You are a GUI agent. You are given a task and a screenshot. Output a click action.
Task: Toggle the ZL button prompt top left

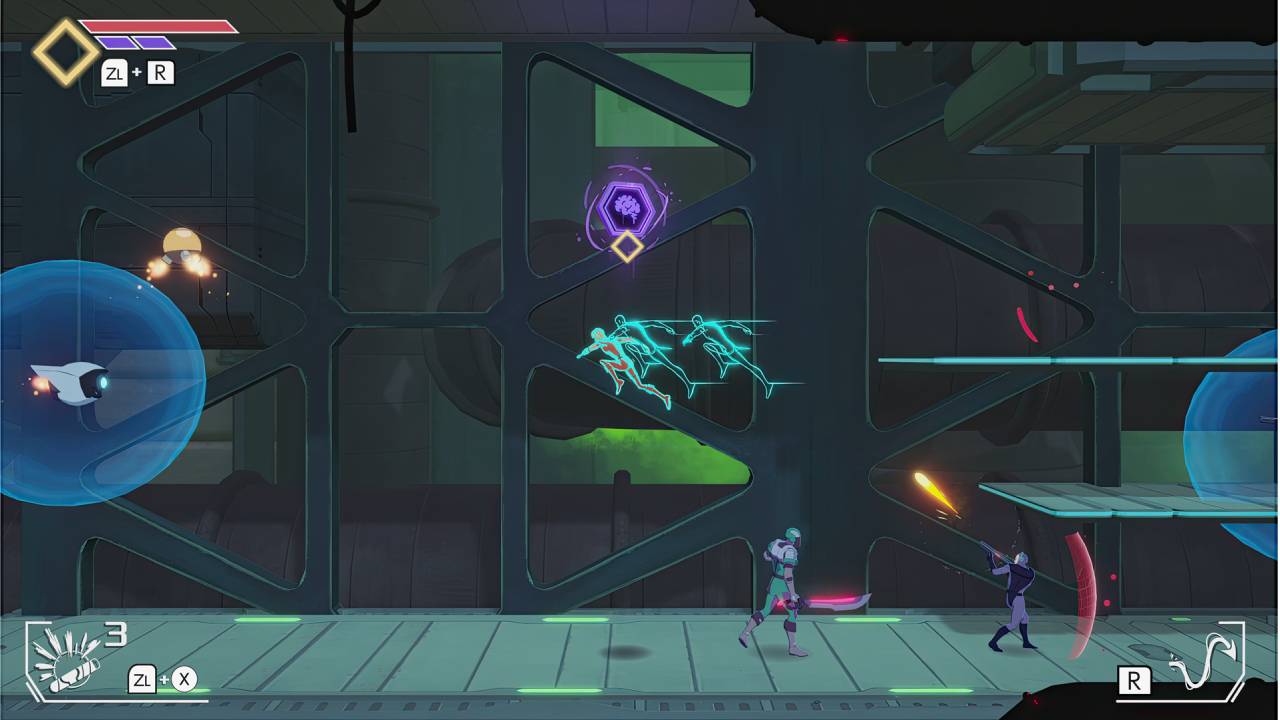(115, 72)
